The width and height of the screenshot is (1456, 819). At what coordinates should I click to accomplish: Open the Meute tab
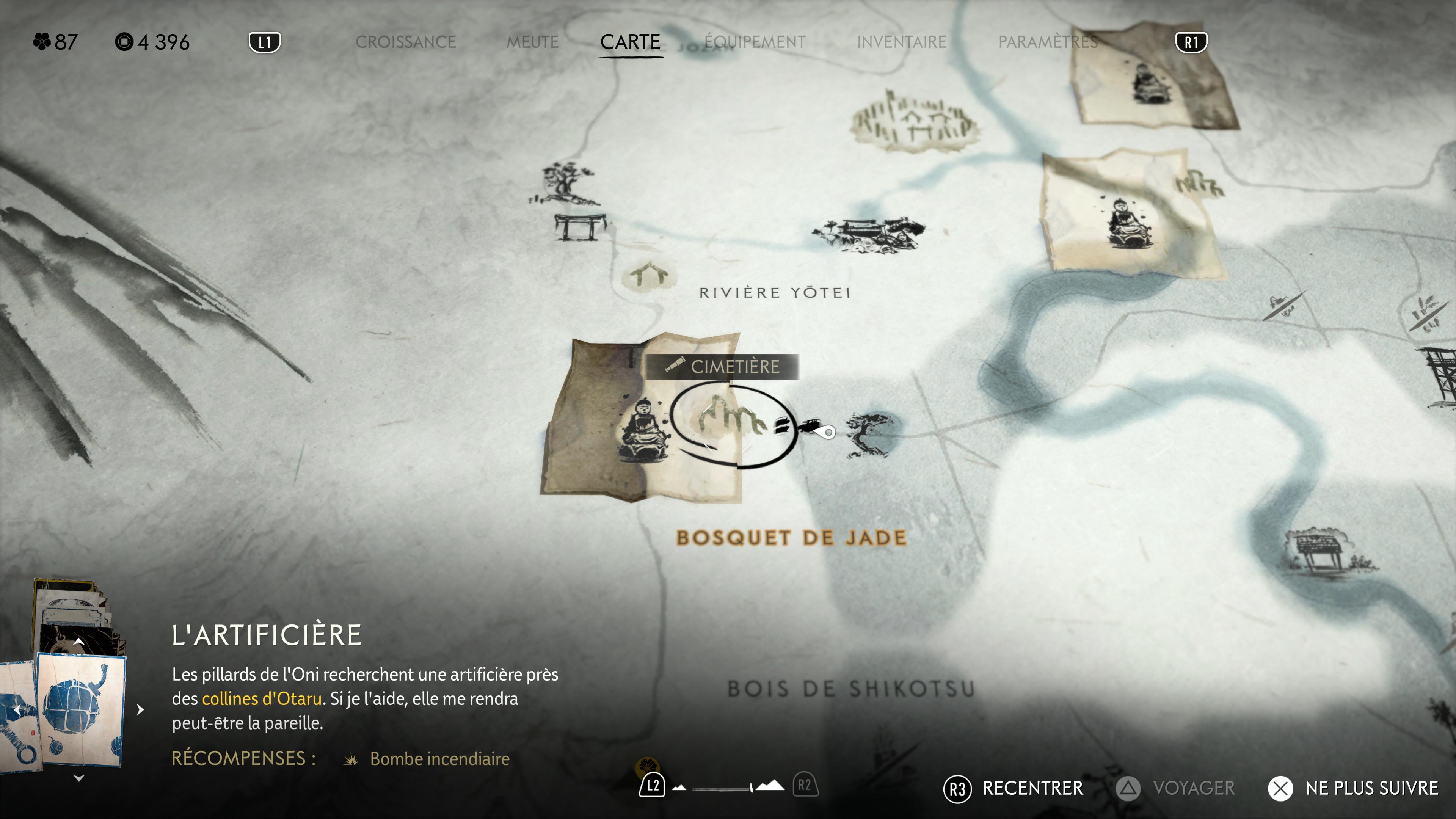click(x=532, y=42)
